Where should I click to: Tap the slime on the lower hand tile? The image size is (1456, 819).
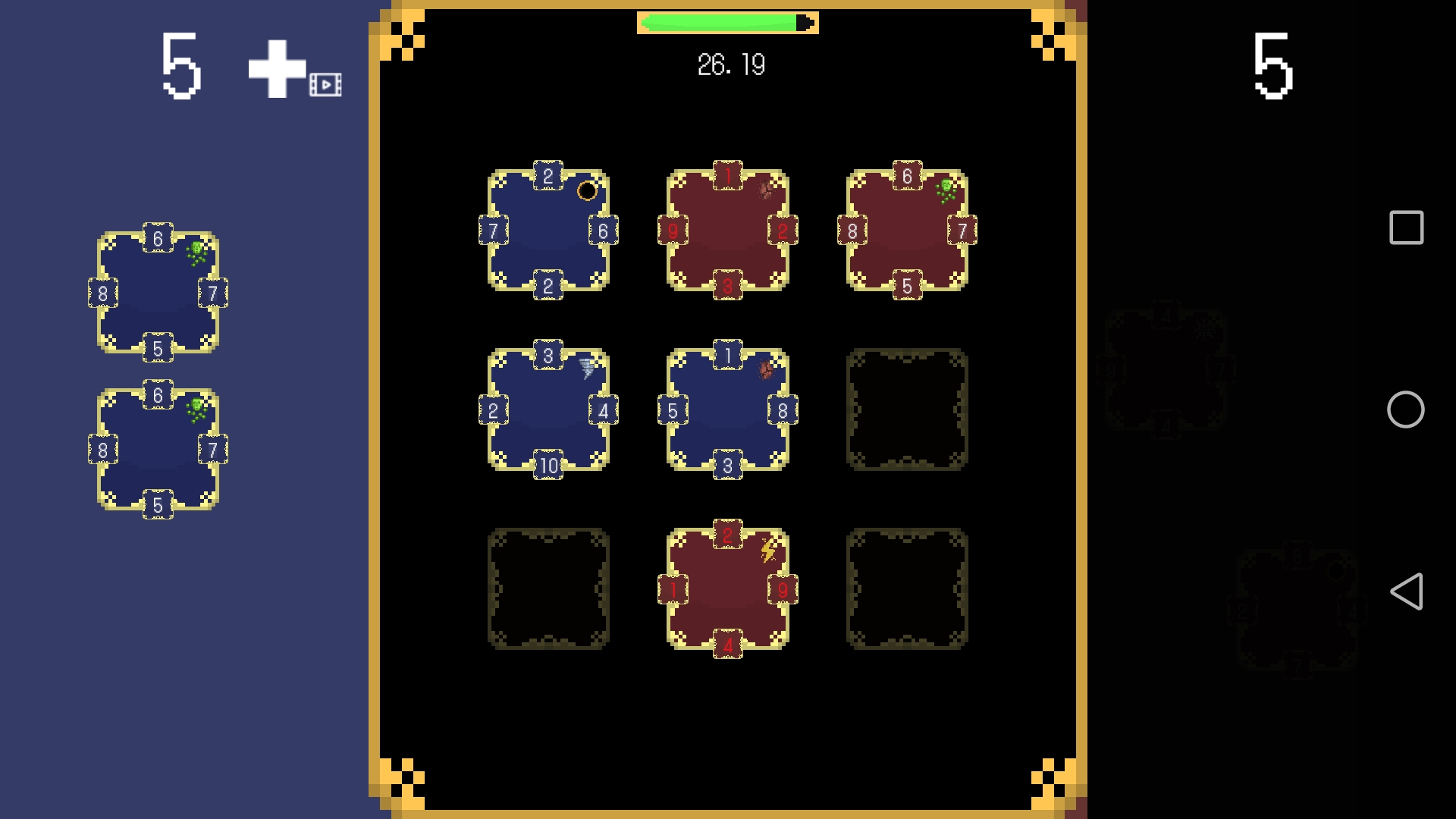[x=196, y=409]
